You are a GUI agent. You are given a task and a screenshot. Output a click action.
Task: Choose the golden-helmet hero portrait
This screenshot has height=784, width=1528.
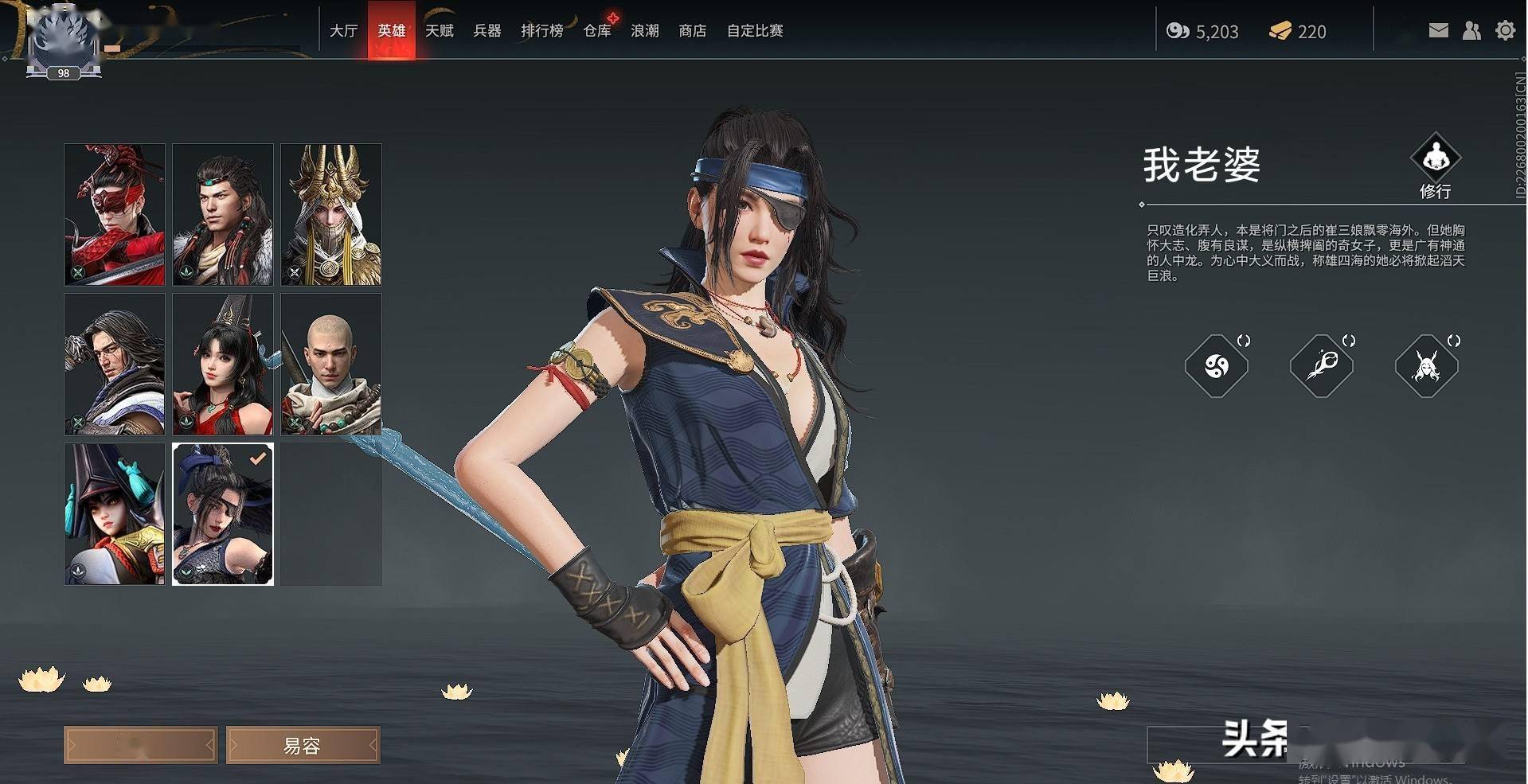331,214
